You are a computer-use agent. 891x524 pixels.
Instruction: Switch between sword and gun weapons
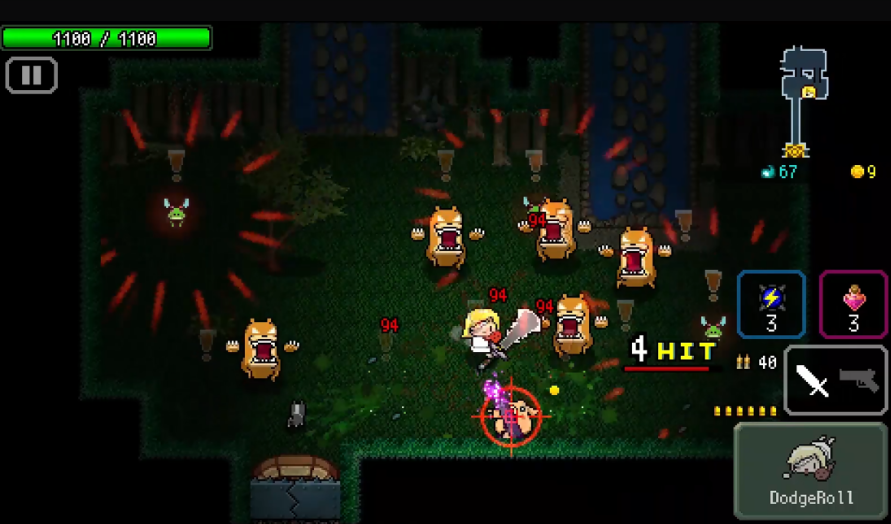(835, 380)
